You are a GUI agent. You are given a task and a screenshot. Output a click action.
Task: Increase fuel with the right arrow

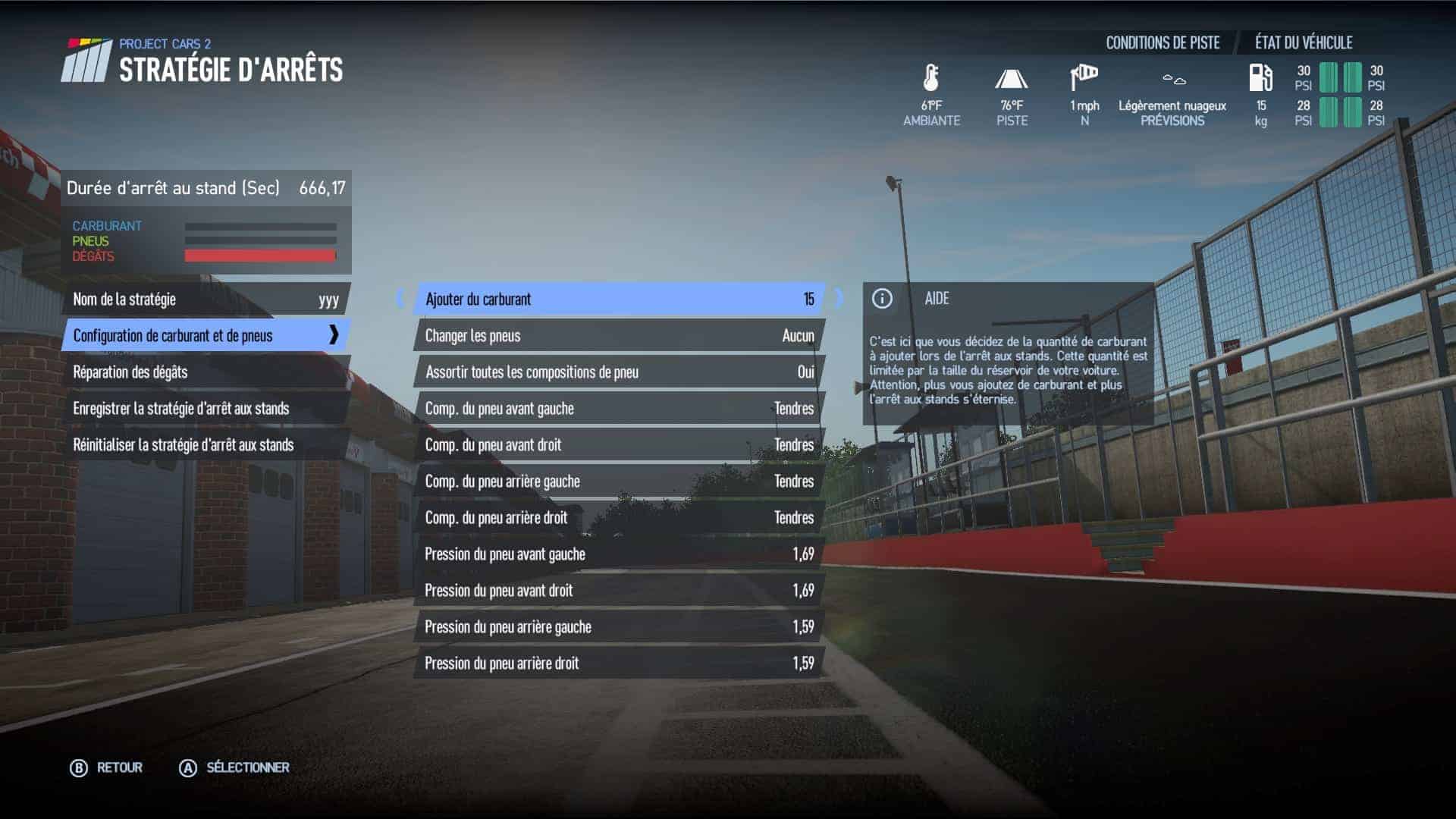pyautogui.click(x=839, y=299)
